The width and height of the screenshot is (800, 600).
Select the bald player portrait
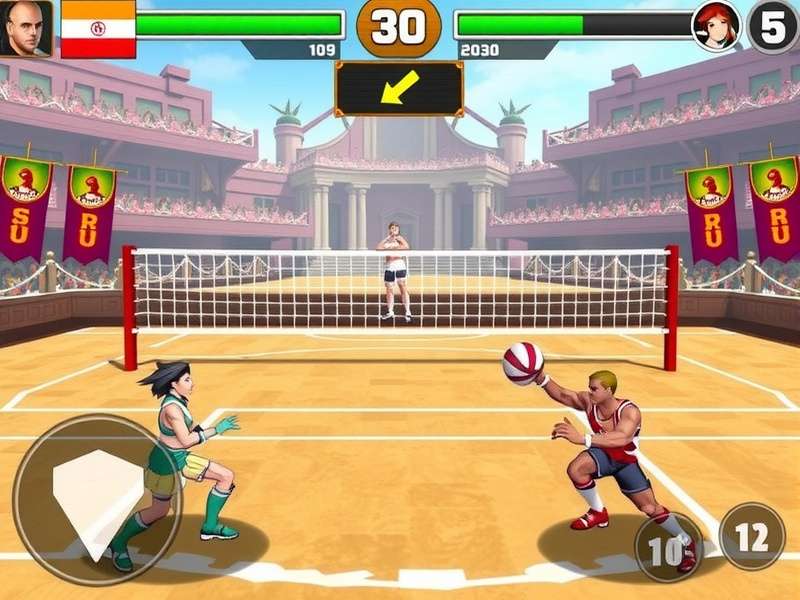[x=27, y=28]
